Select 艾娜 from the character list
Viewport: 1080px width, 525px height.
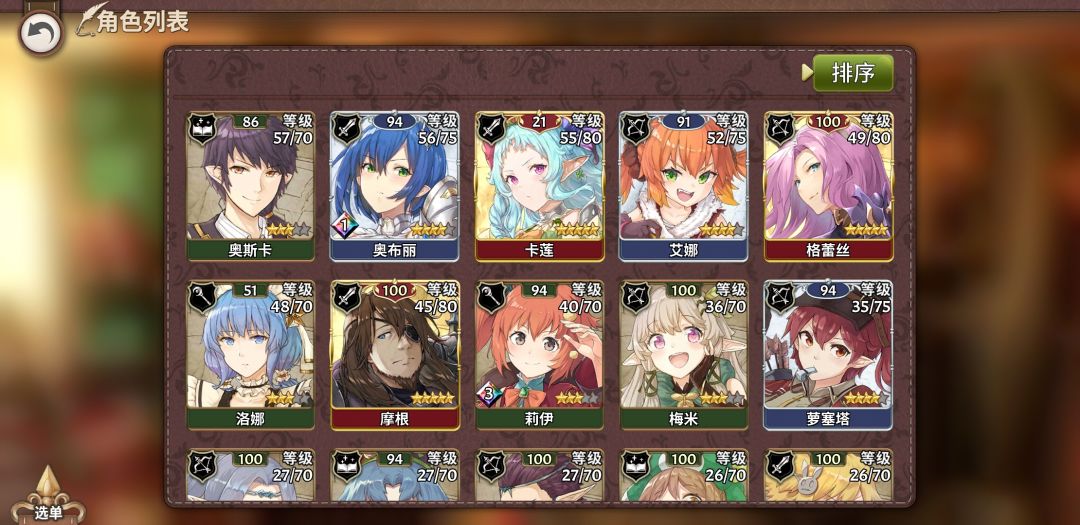click(x=683, y=186)
